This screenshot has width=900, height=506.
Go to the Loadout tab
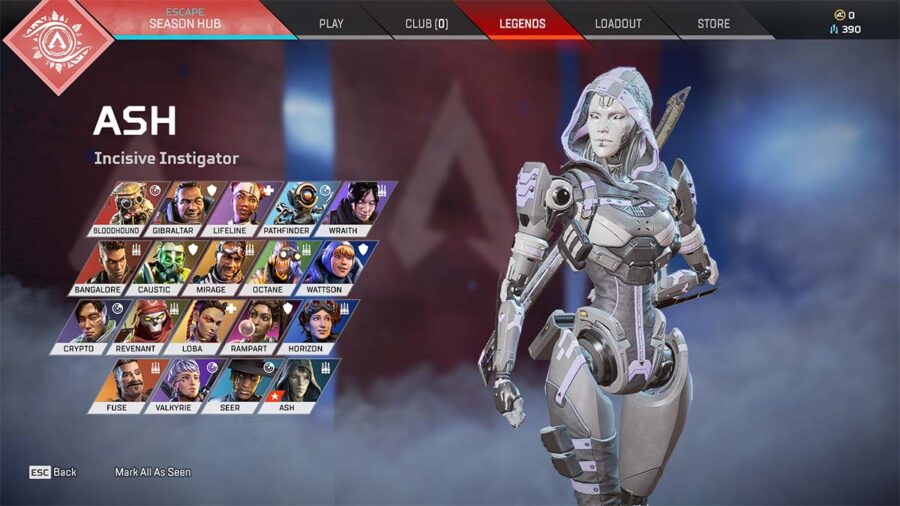pyautogui.click(x=618, y=23)
